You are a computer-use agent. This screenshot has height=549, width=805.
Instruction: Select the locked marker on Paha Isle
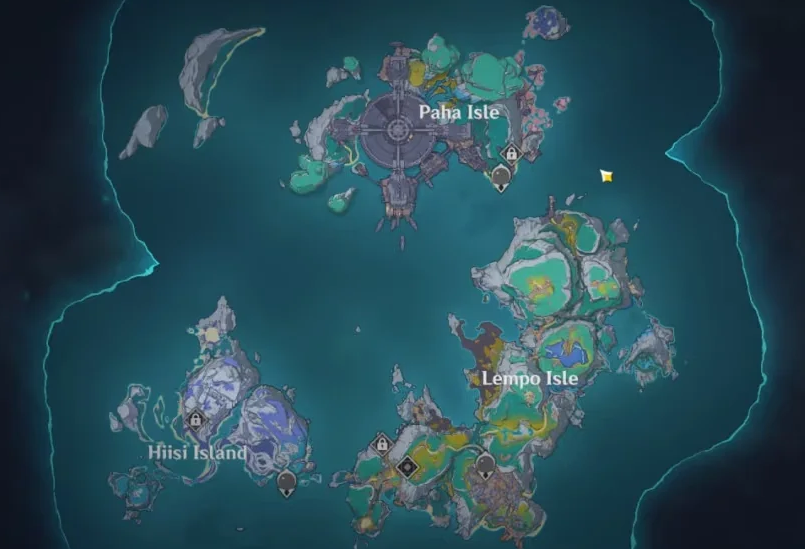click(511, 153)
